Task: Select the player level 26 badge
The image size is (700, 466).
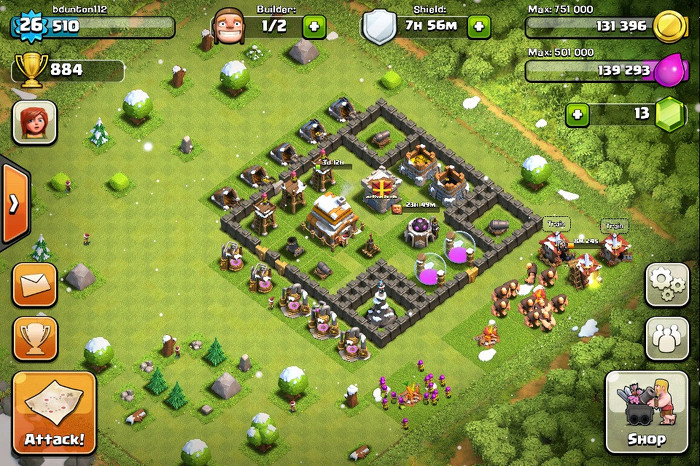Action: [x=31, y=25]
